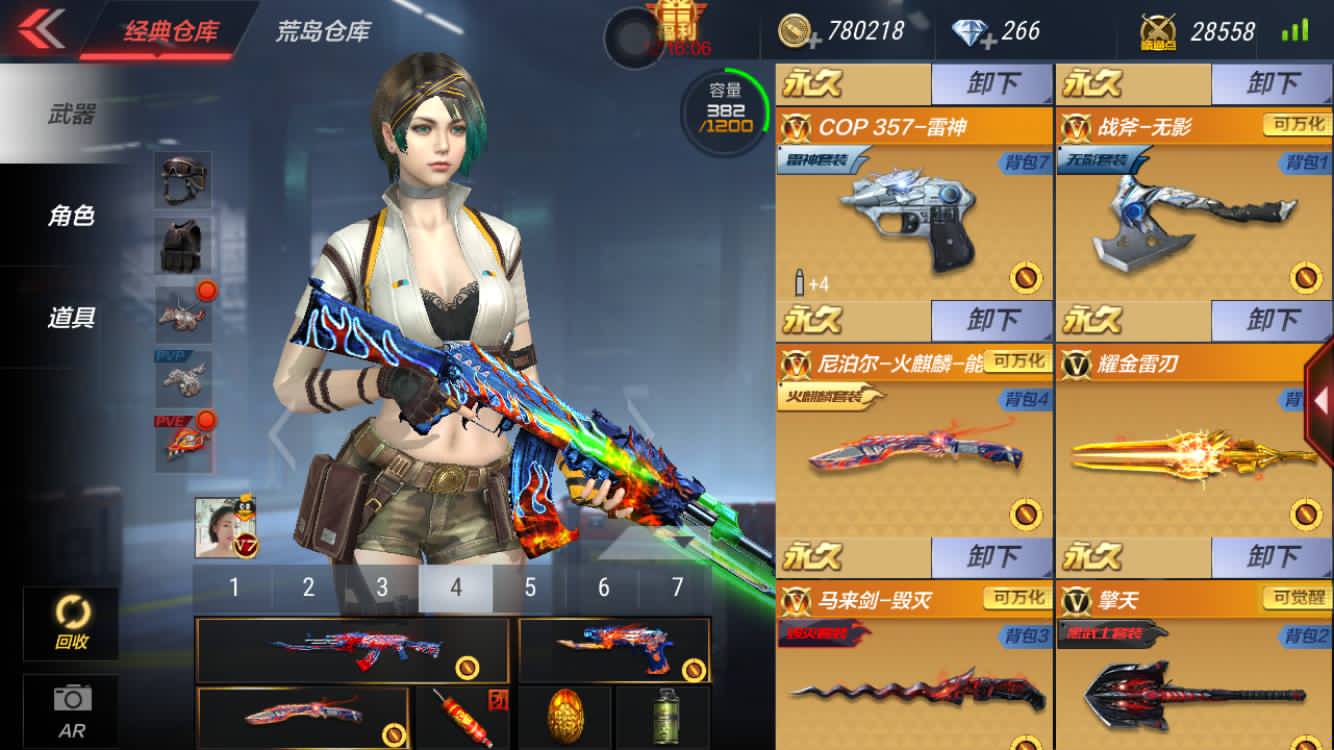Viewport: 1334px width, 750px height.
Task: Go back with the red arrow button
Action: point(40,28)
